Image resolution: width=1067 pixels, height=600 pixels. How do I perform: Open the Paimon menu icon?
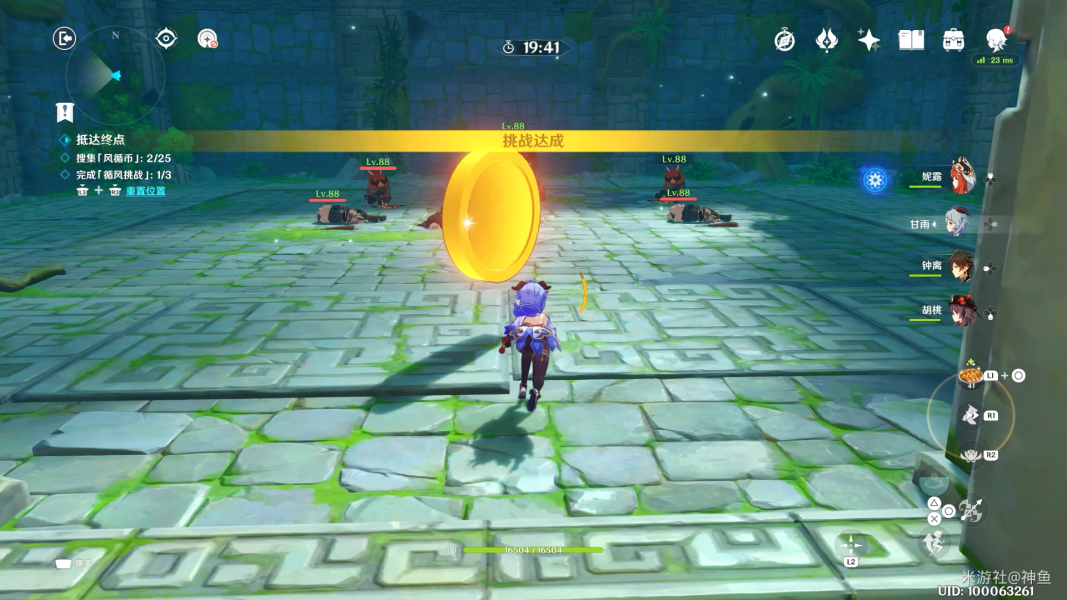click(x=996, y=40)
